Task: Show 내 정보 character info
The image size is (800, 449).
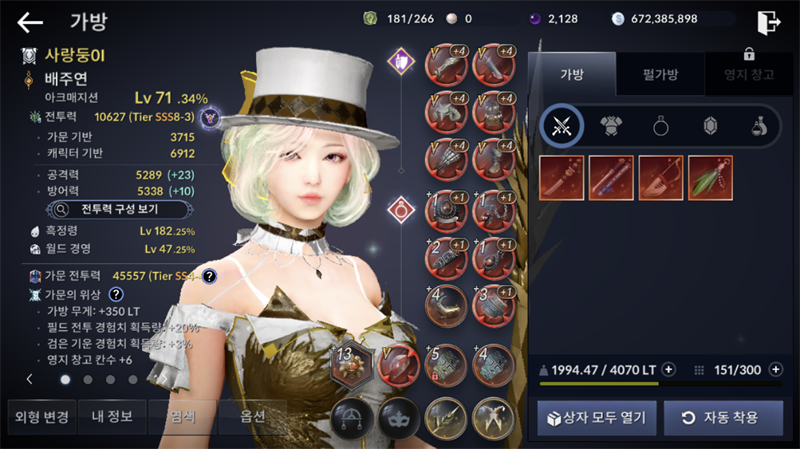Action: 112,417
